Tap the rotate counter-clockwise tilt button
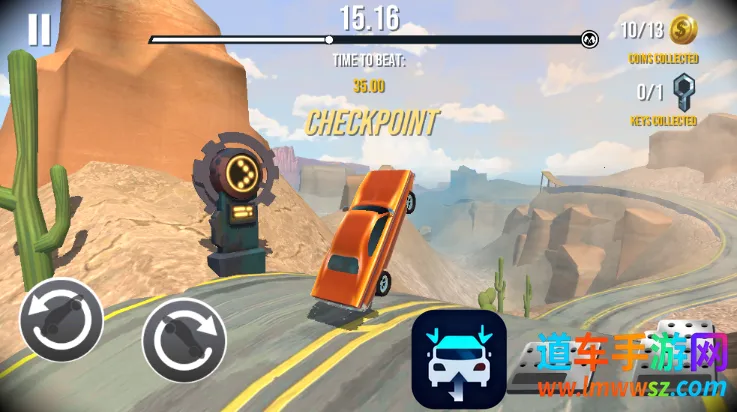The width and height of the screenshot is (737, 412). (x=61, y=321)
